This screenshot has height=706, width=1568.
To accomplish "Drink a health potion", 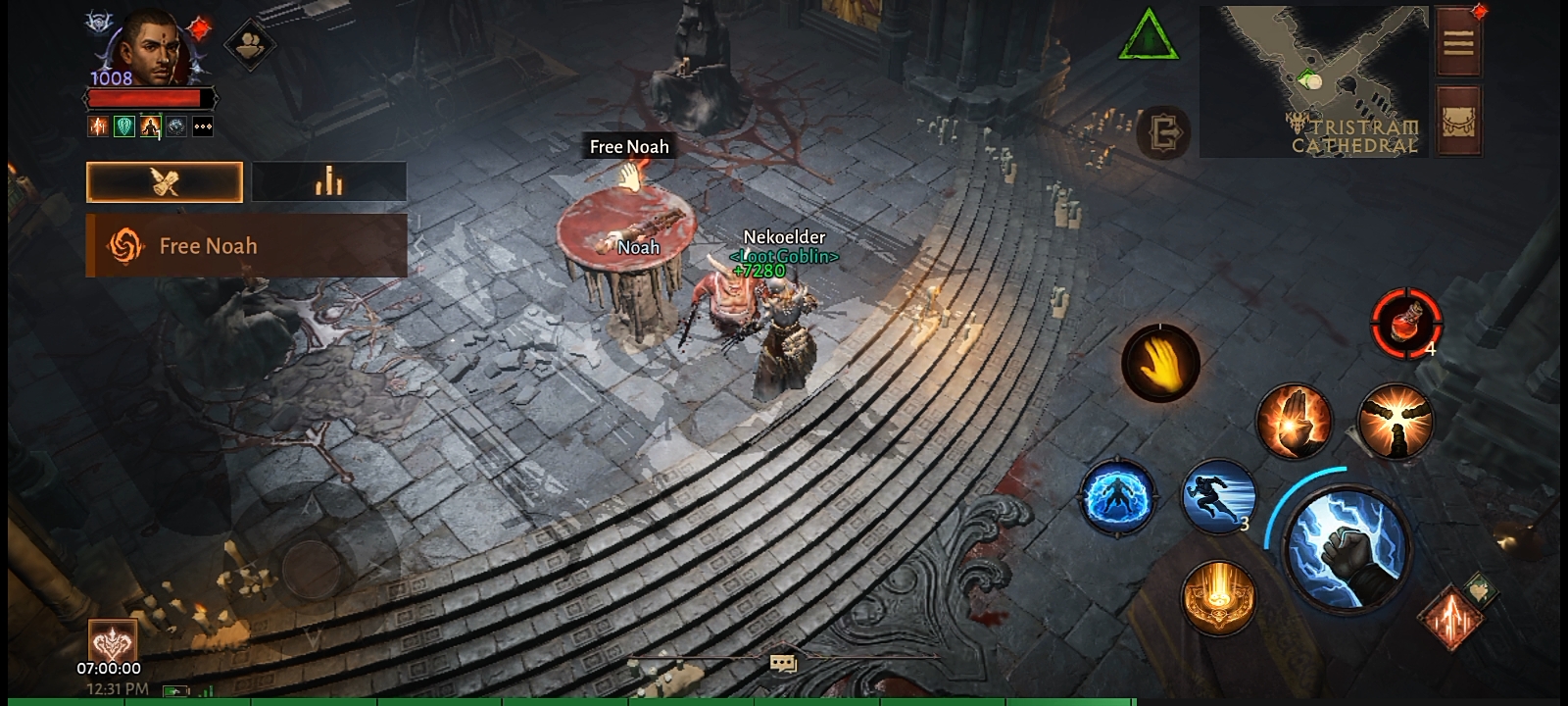I will (1406, 322).
